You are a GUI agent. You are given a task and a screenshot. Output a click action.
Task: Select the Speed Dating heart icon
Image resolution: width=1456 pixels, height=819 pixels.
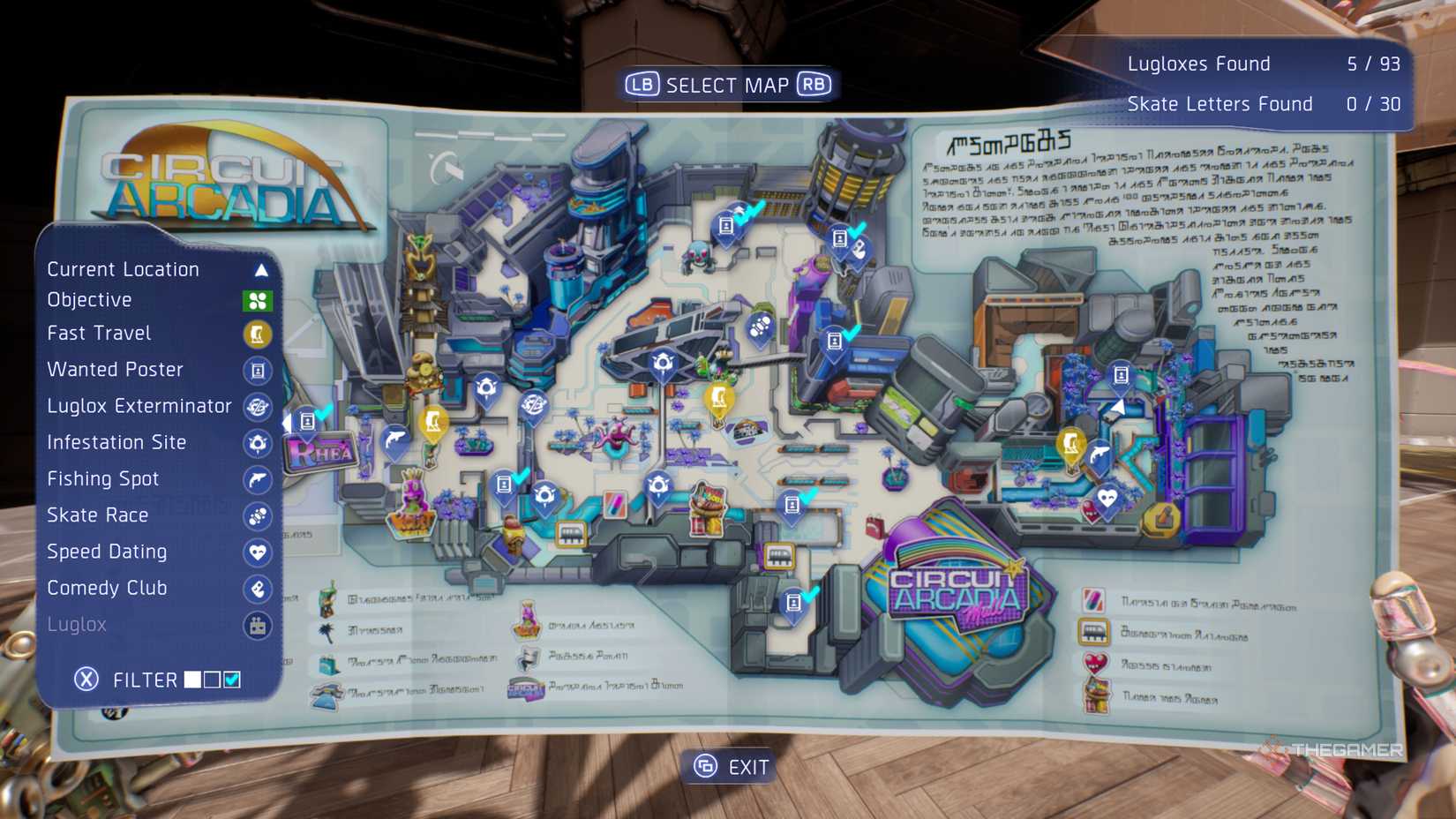(257, 552)
